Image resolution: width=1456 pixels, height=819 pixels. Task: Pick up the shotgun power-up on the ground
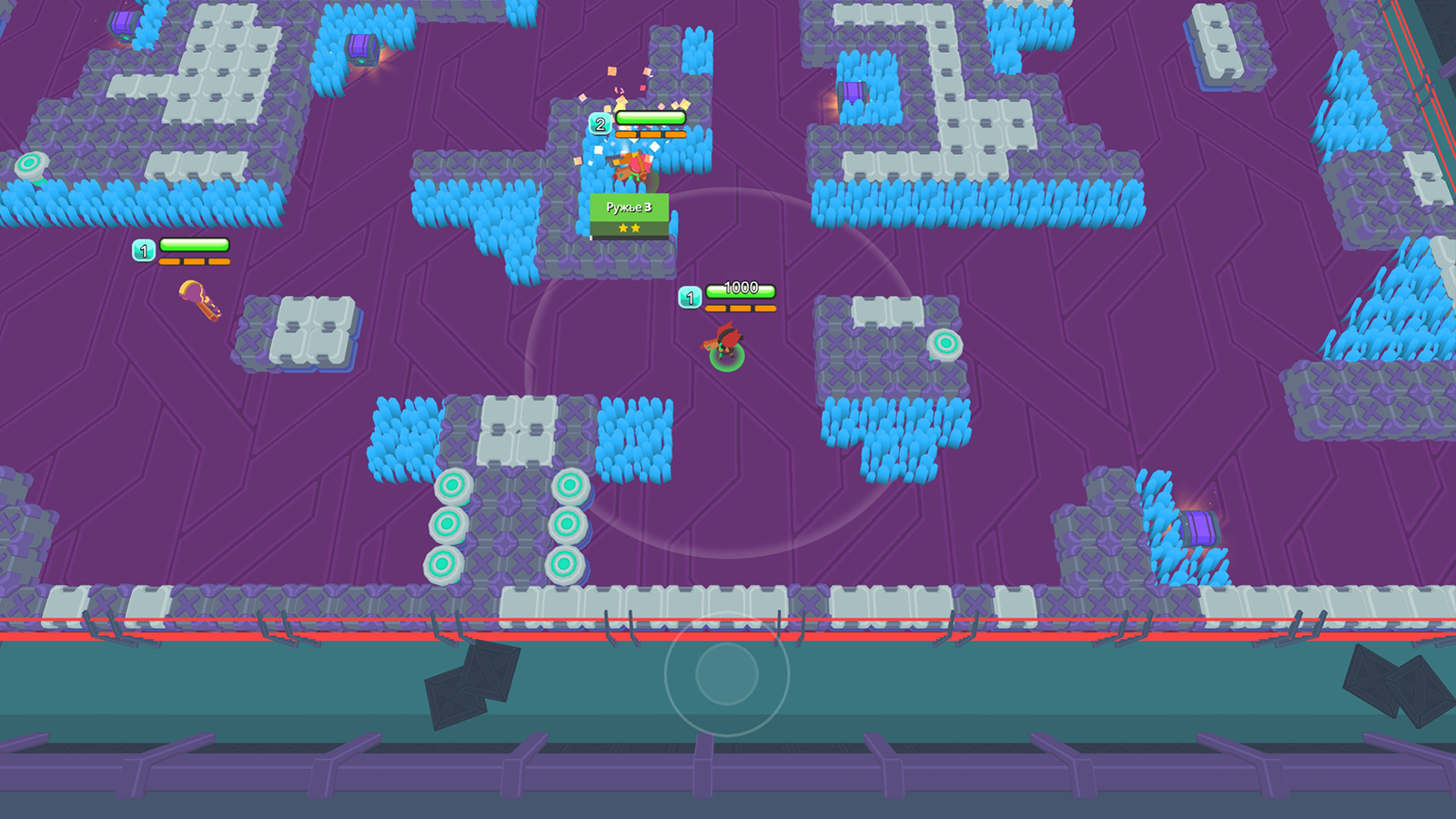pos(197,302)
